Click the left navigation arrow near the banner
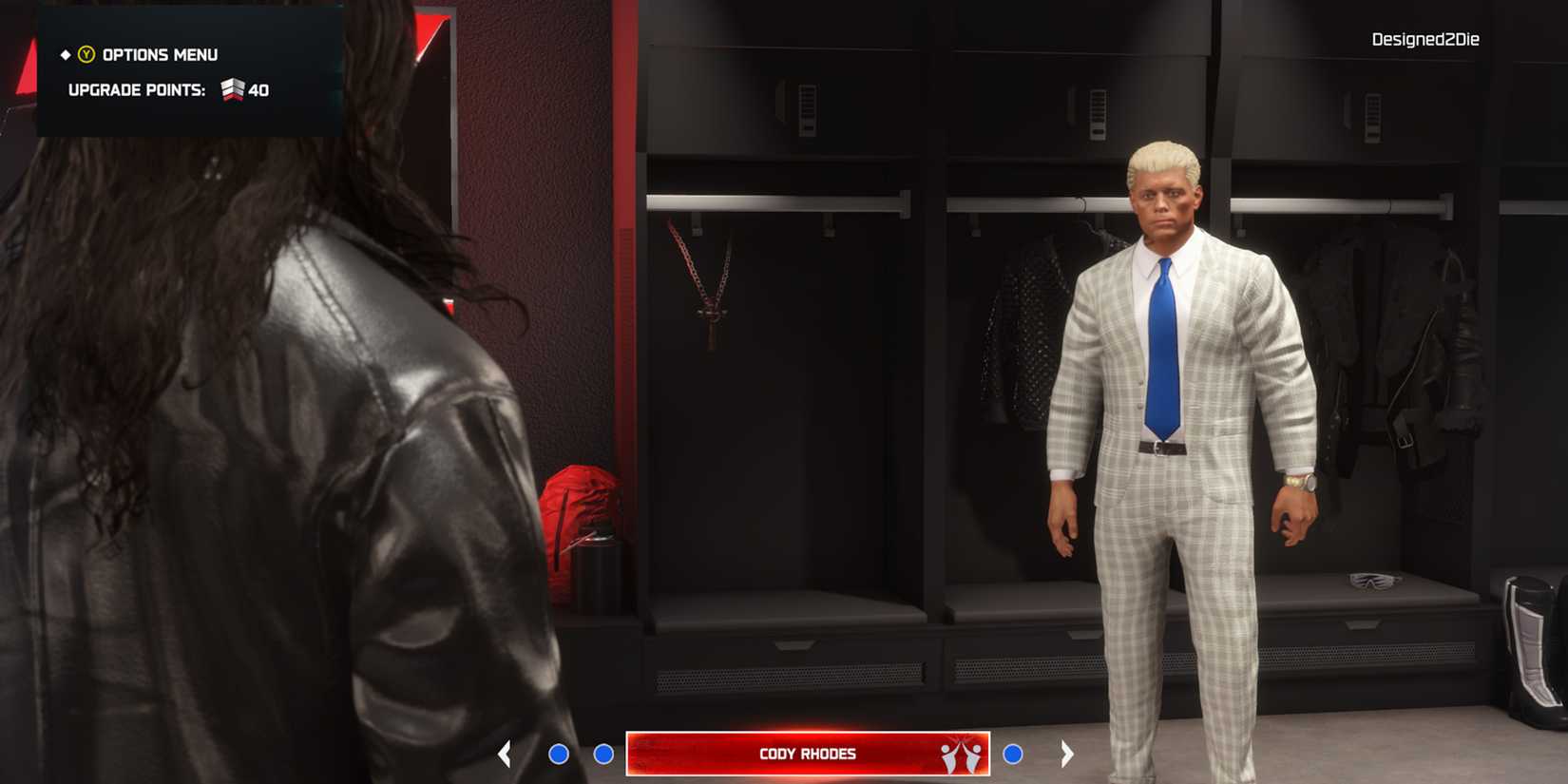The image size is (1568, 784). [505, 753]
